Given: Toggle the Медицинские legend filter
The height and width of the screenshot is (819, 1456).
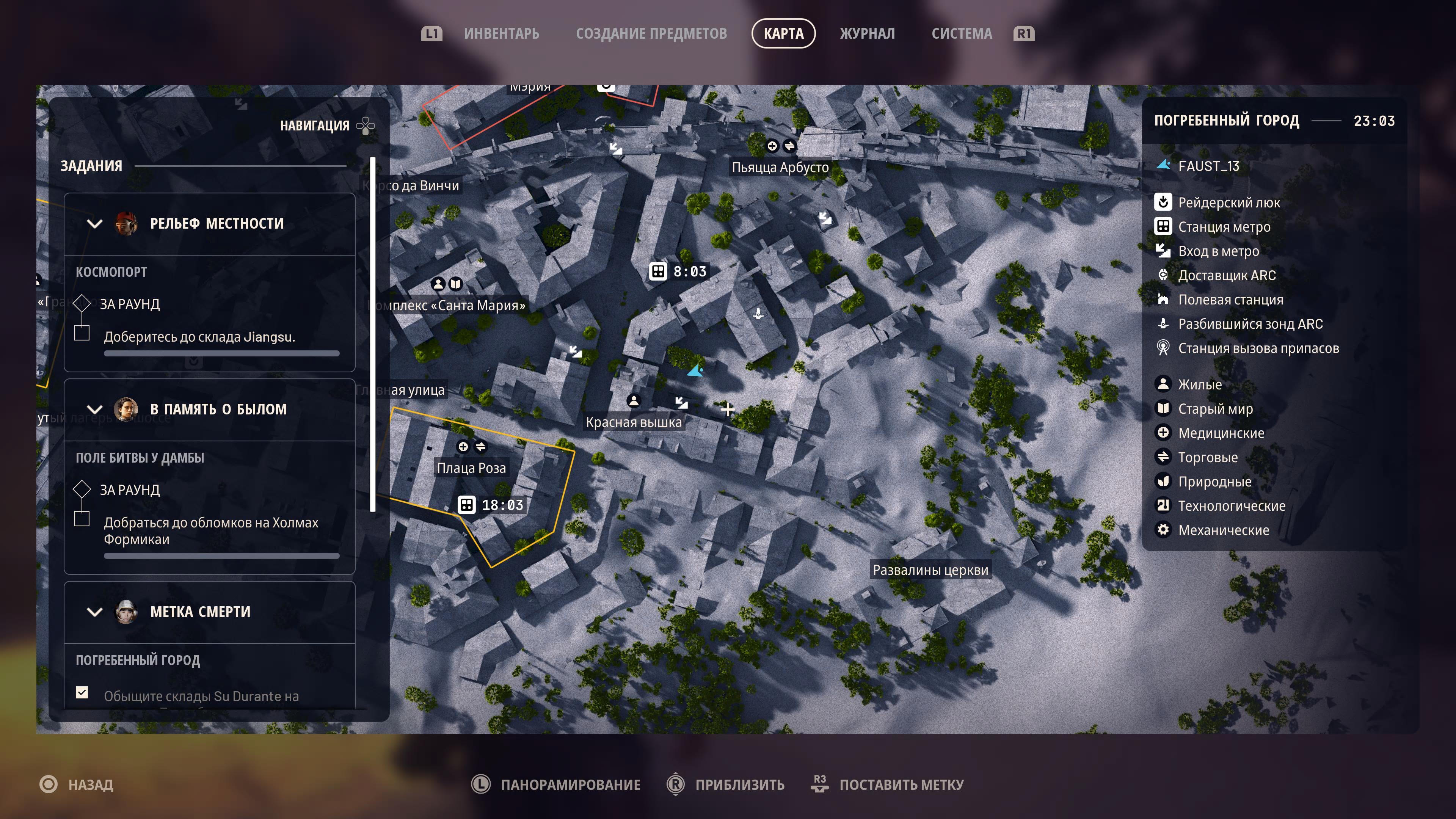Looking at the screenshot, I should click(x=1220, y=433).
